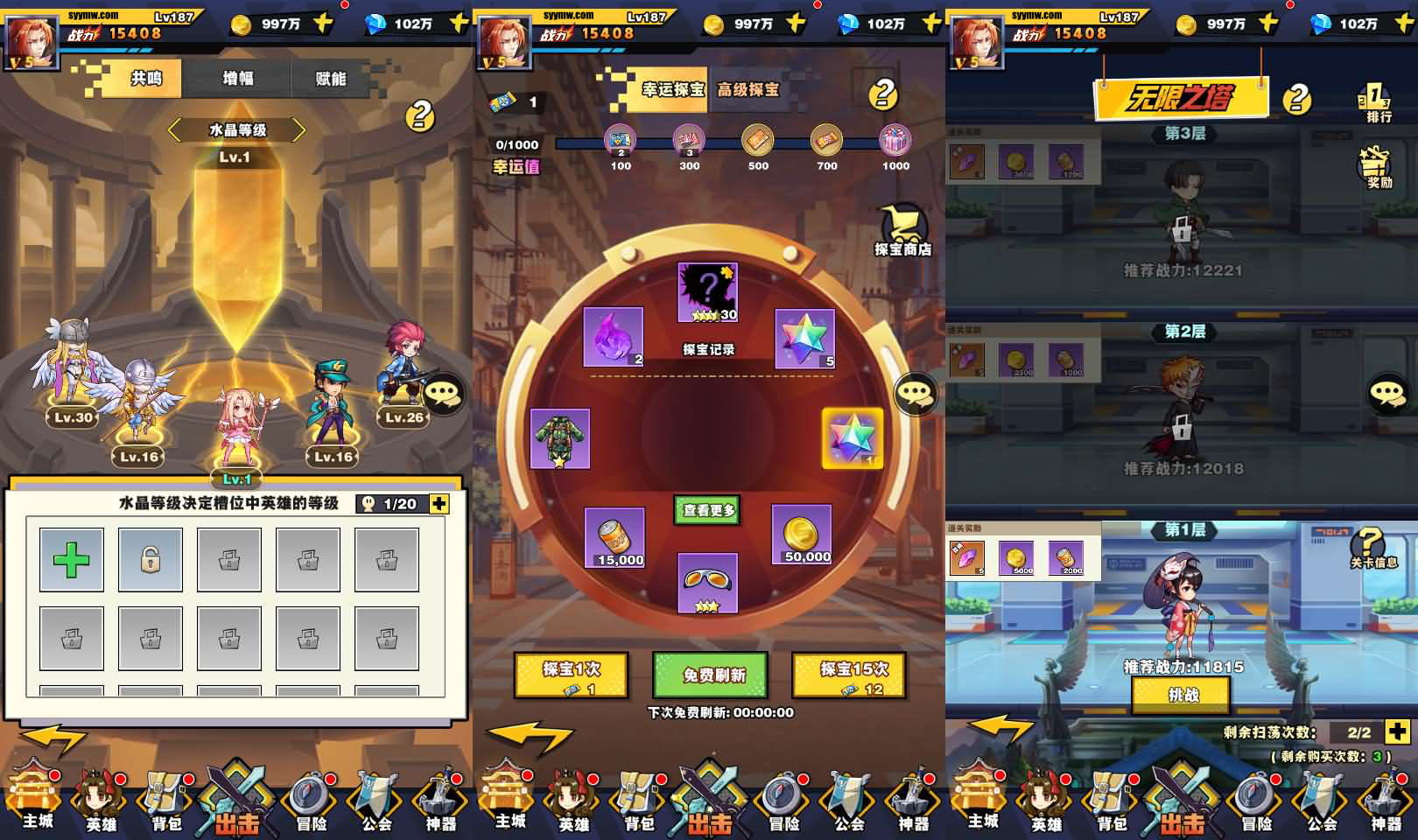Show the 关卡信息 stage info
Image resolution: width=1418 pixels, height=840 pixels.
tap(1372, 548)
